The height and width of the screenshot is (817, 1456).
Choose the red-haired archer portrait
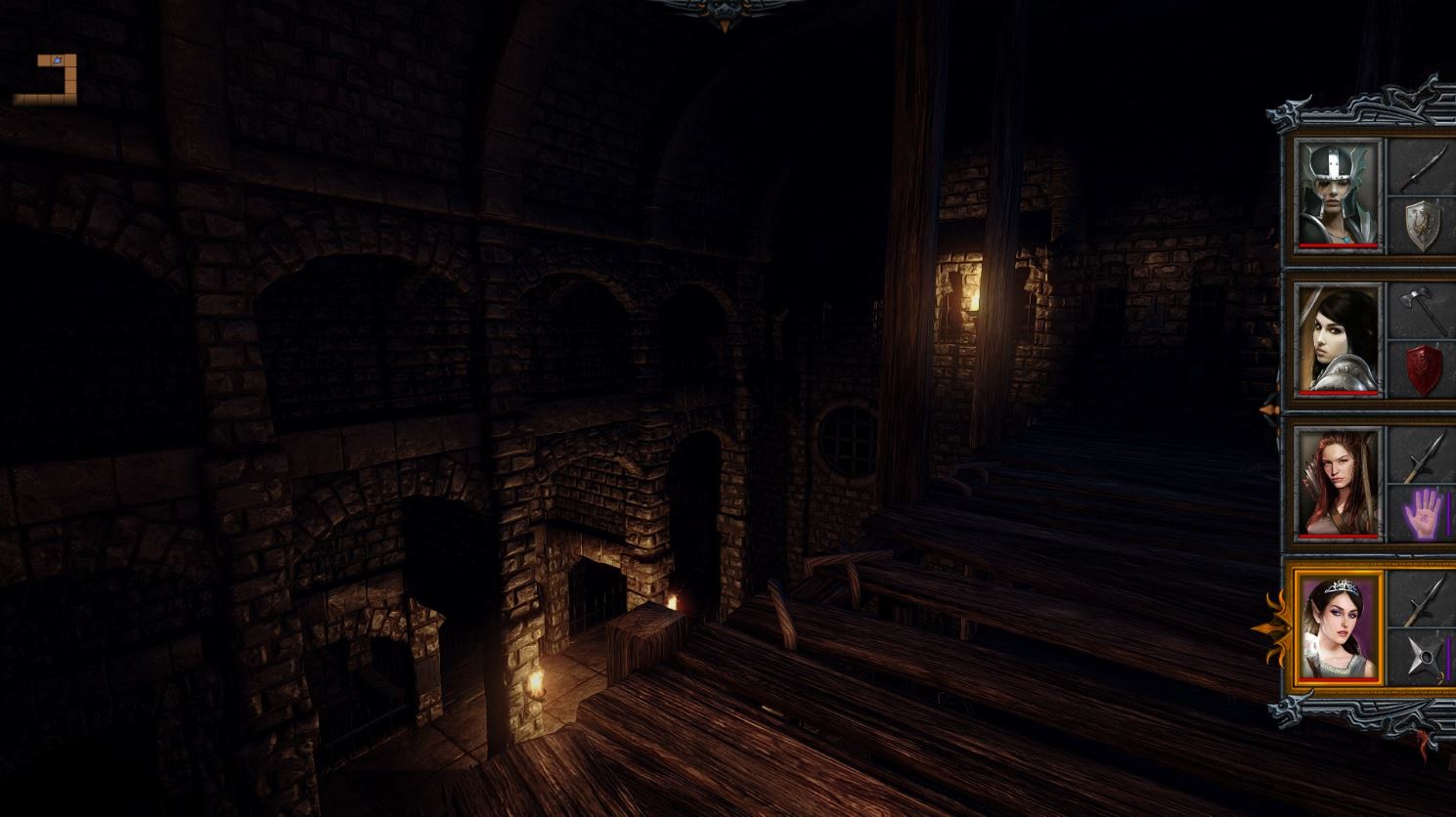[1337, 483]
